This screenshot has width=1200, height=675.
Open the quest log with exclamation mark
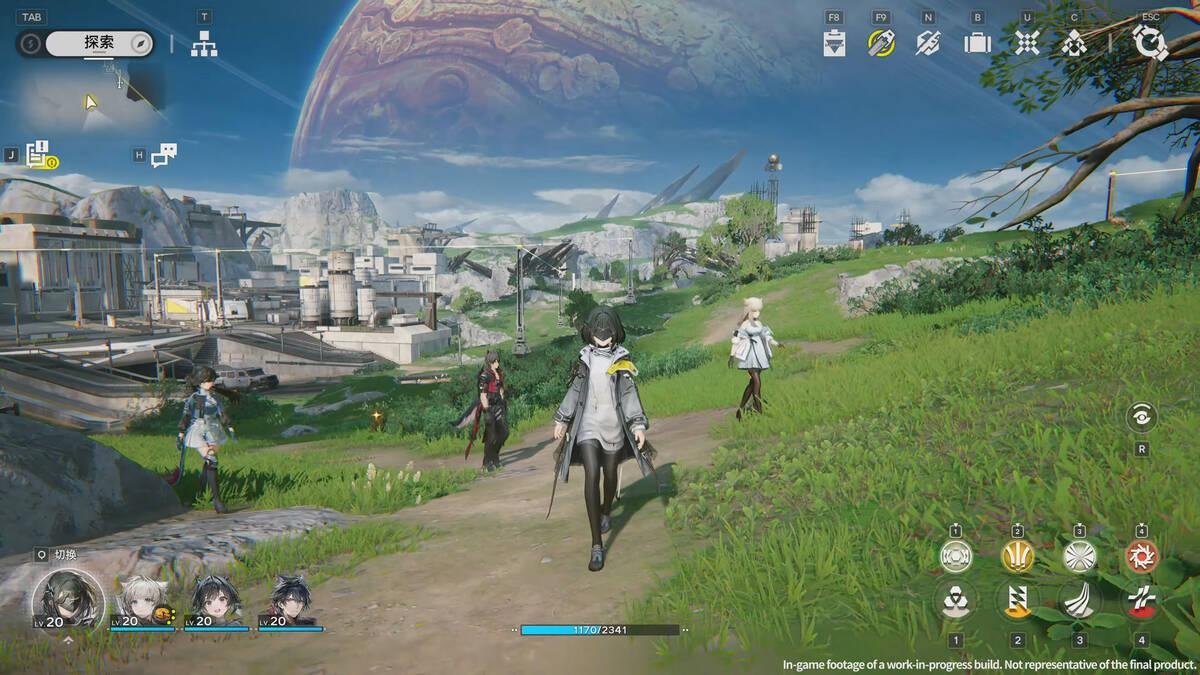40,155
